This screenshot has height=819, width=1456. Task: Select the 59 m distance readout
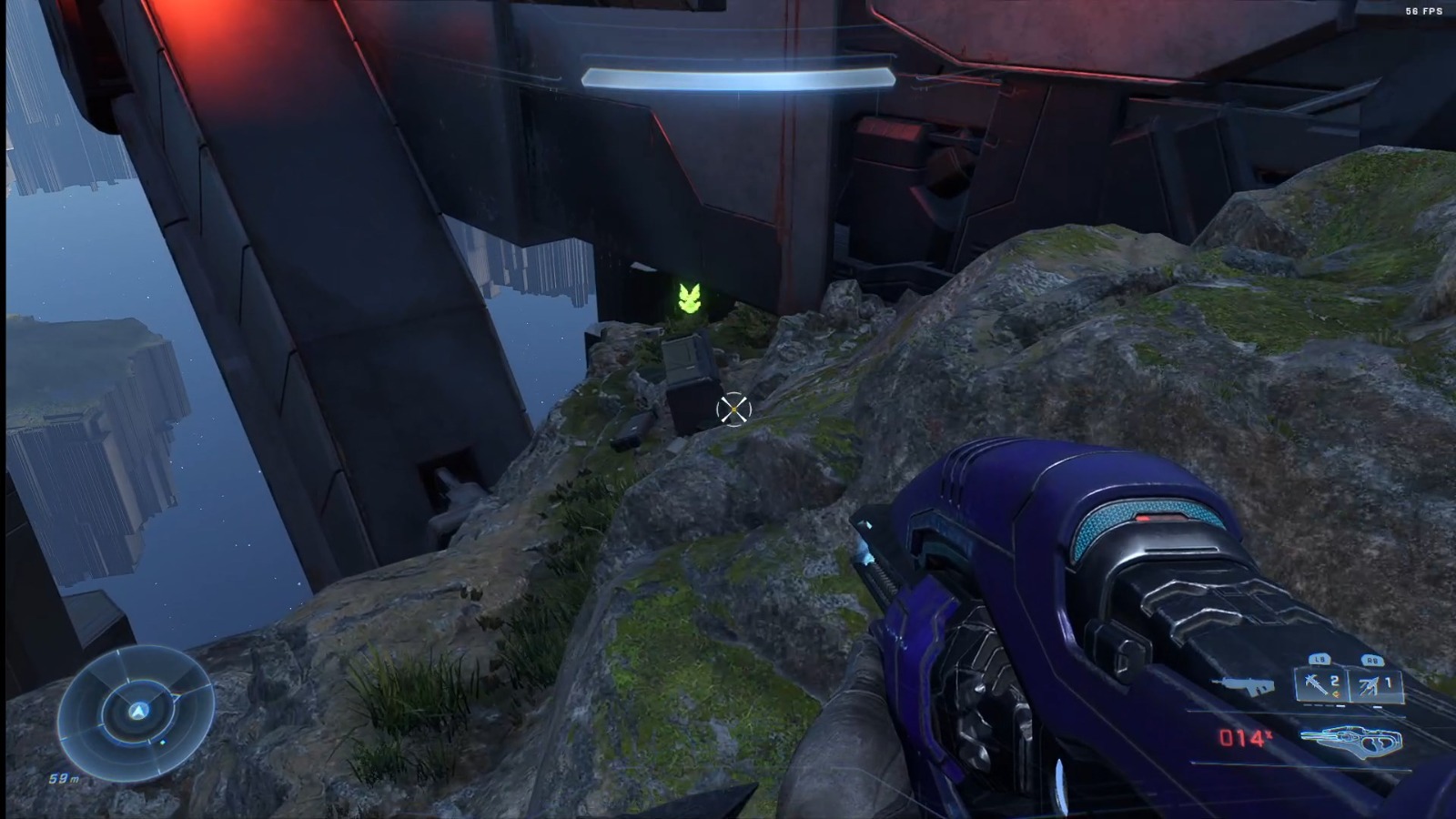coord(65,779)
